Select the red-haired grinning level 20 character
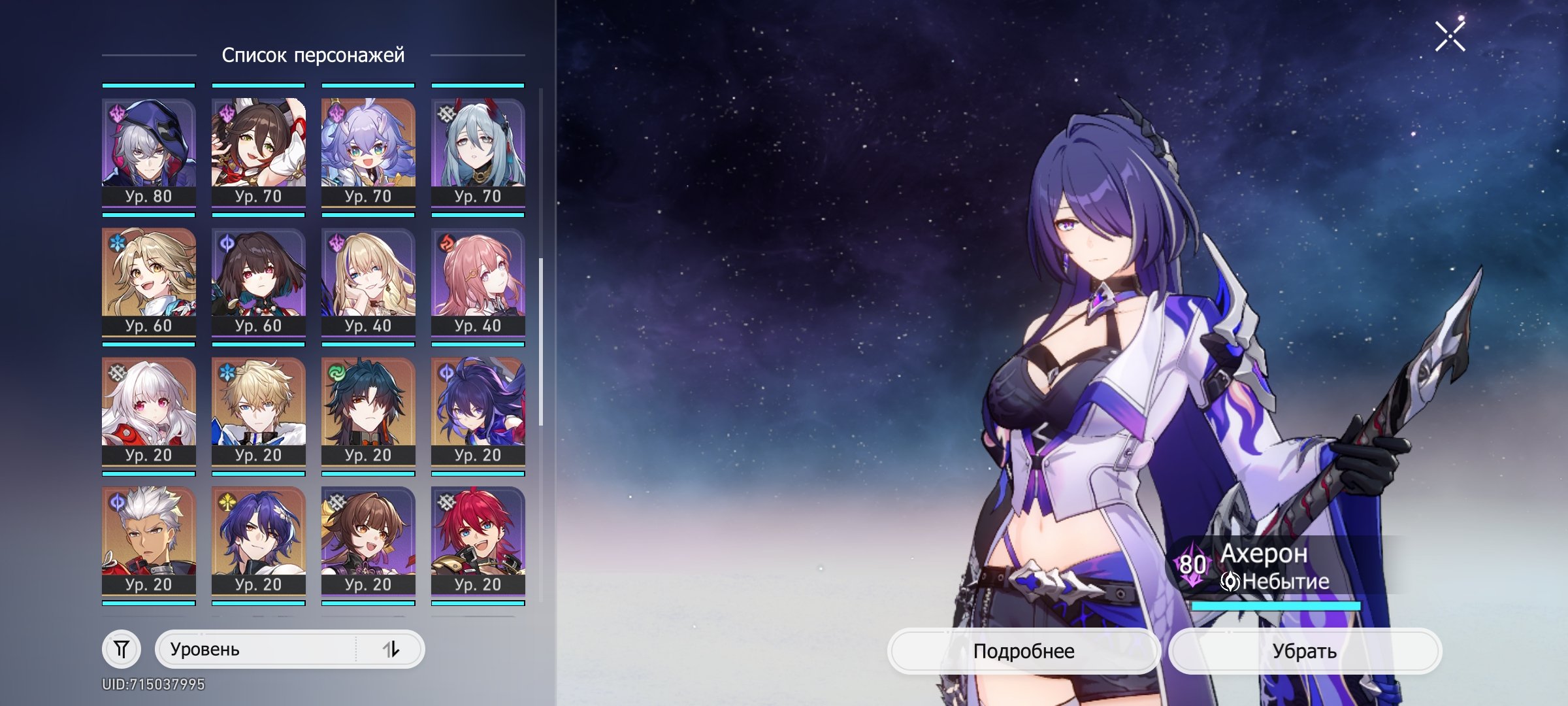 [478, 540]
